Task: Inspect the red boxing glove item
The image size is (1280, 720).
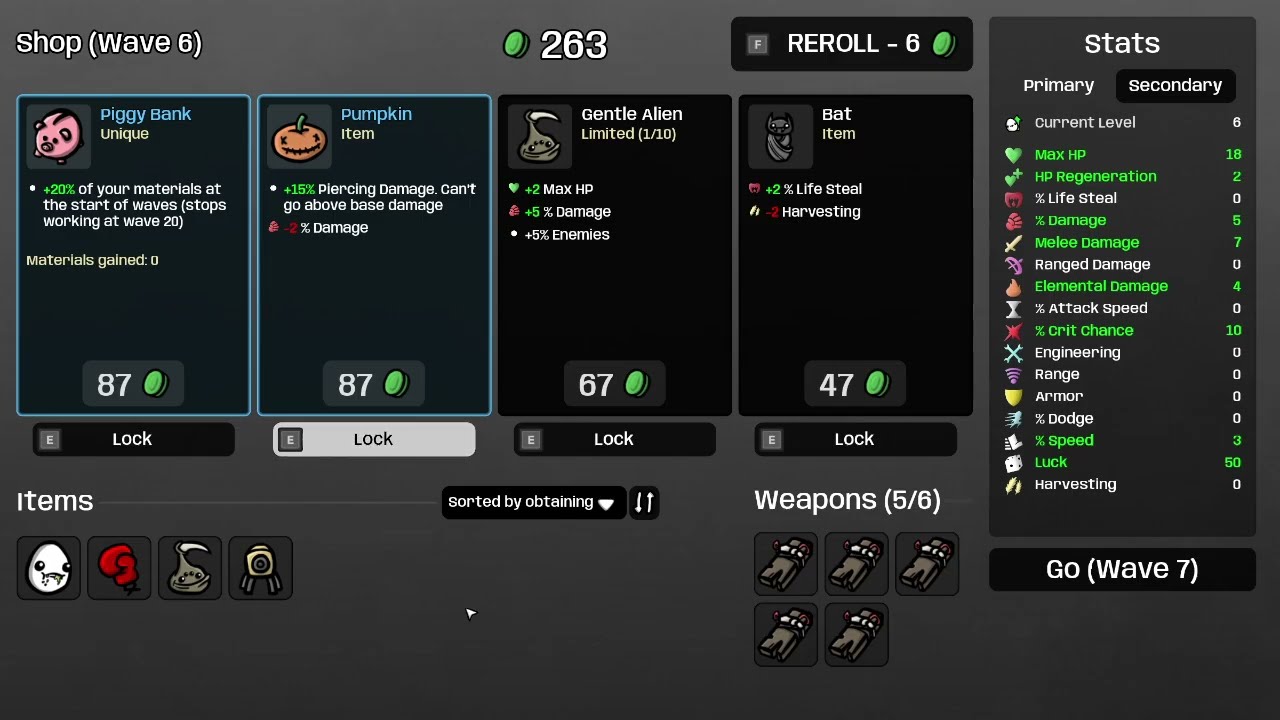Action: tap(119, 568)
